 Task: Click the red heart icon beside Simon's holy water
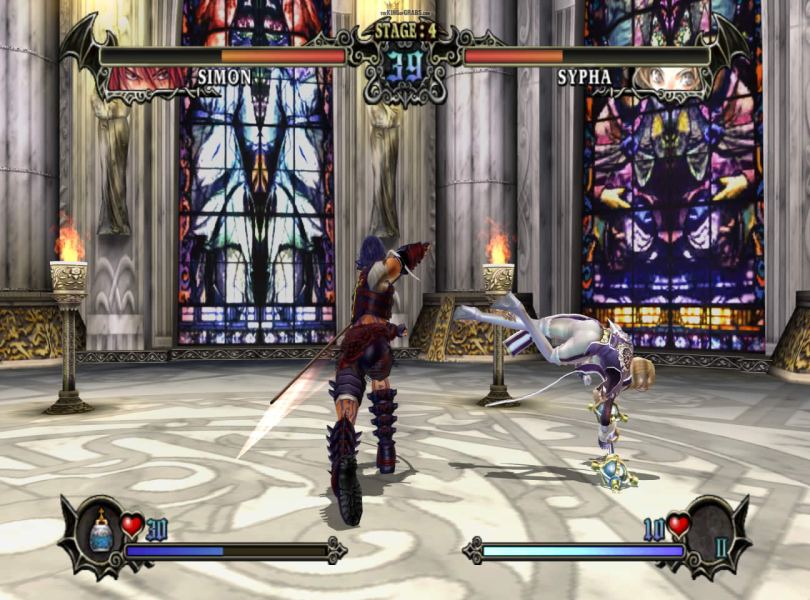click(x=132, y=524)
